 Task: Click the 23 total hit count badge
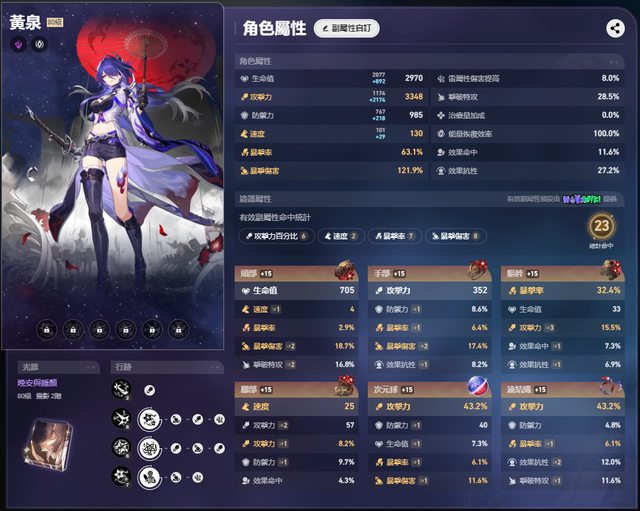point(601,226)
